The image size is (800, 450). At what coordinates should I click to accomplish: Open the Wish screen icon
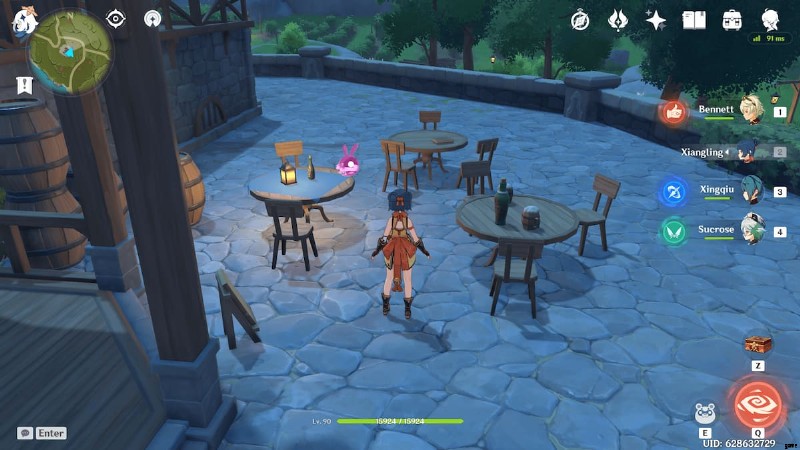coord(618,20)
